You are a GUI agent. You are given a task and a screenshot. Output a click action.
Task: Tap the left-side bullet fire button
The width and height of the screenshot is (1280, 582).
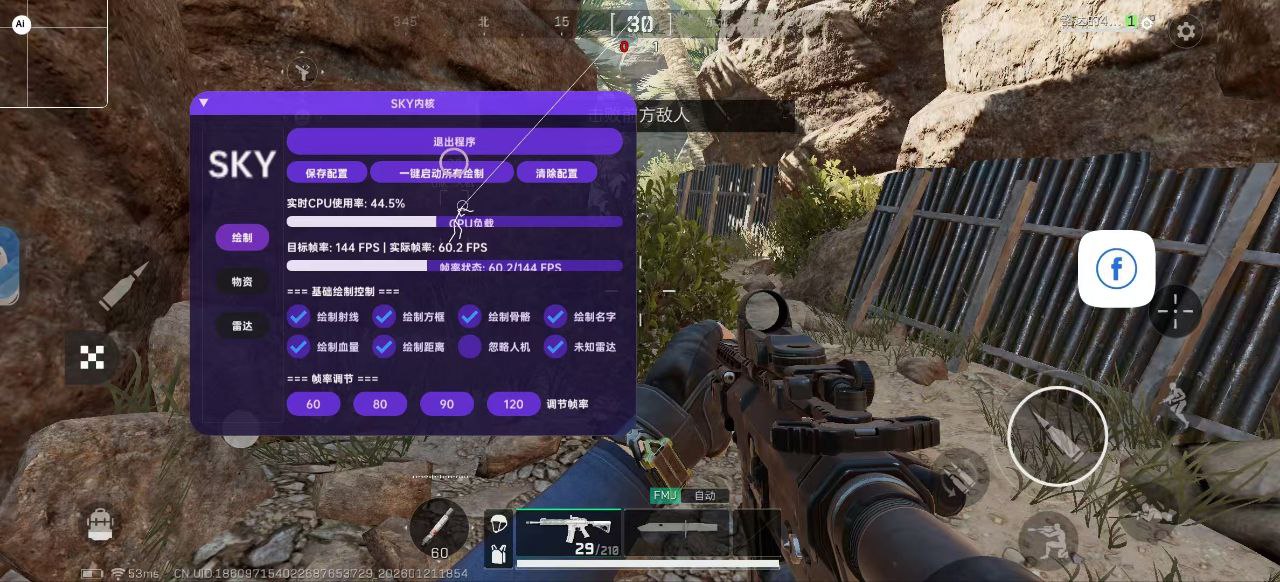tap(123, 285)
